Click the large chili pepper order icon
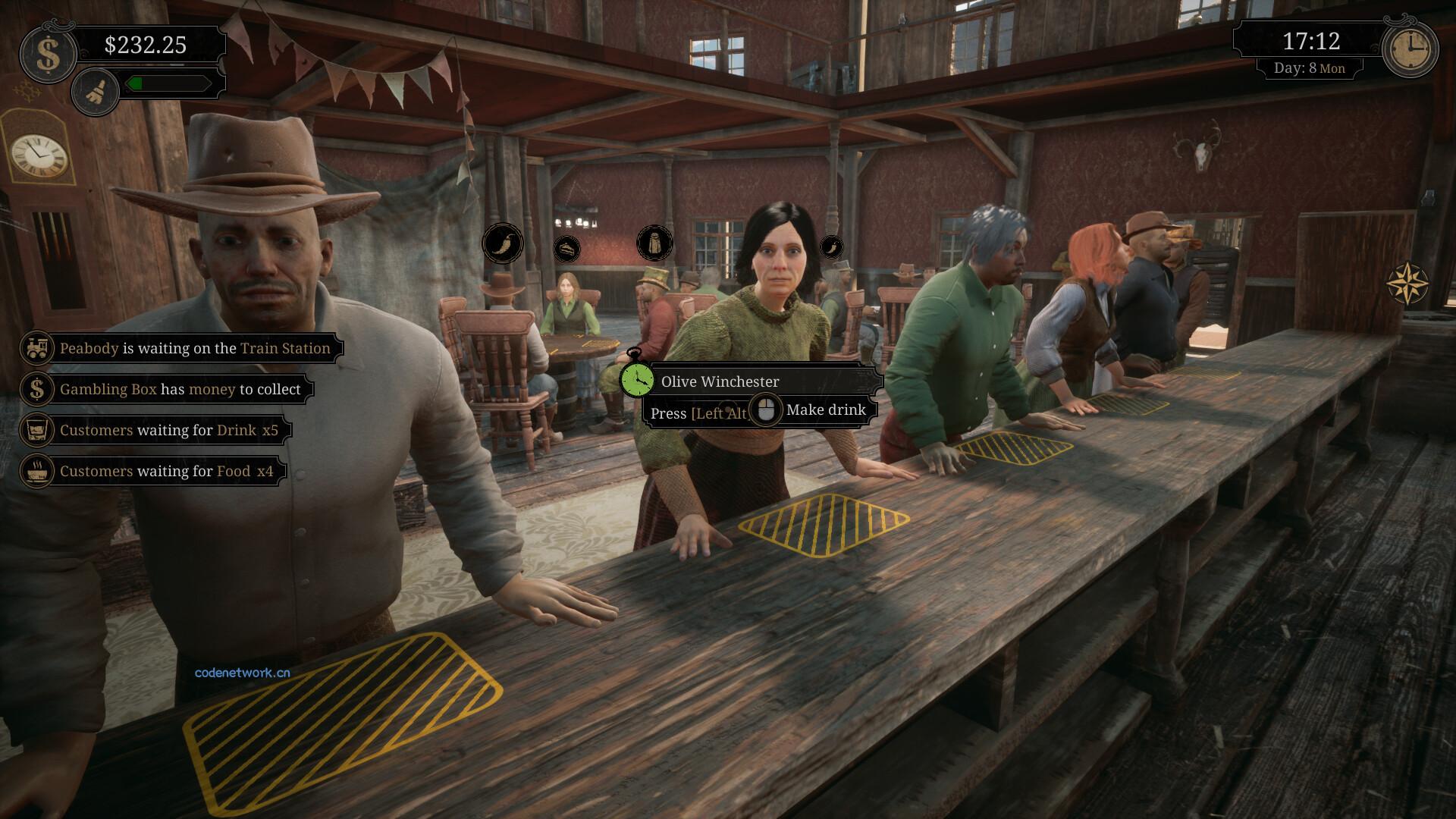The height and width of the screenshot is (819, 1456). [502, 243]
